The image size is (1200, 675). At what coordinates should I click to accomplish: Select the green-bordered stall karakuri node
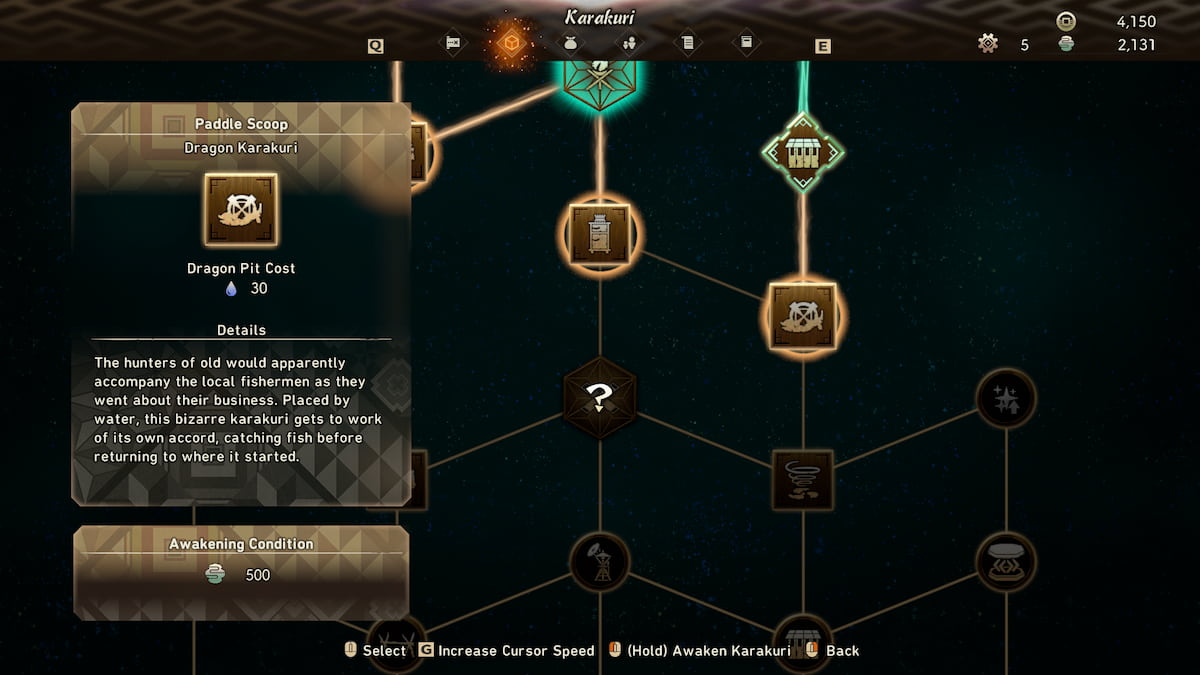pos(802,153)
